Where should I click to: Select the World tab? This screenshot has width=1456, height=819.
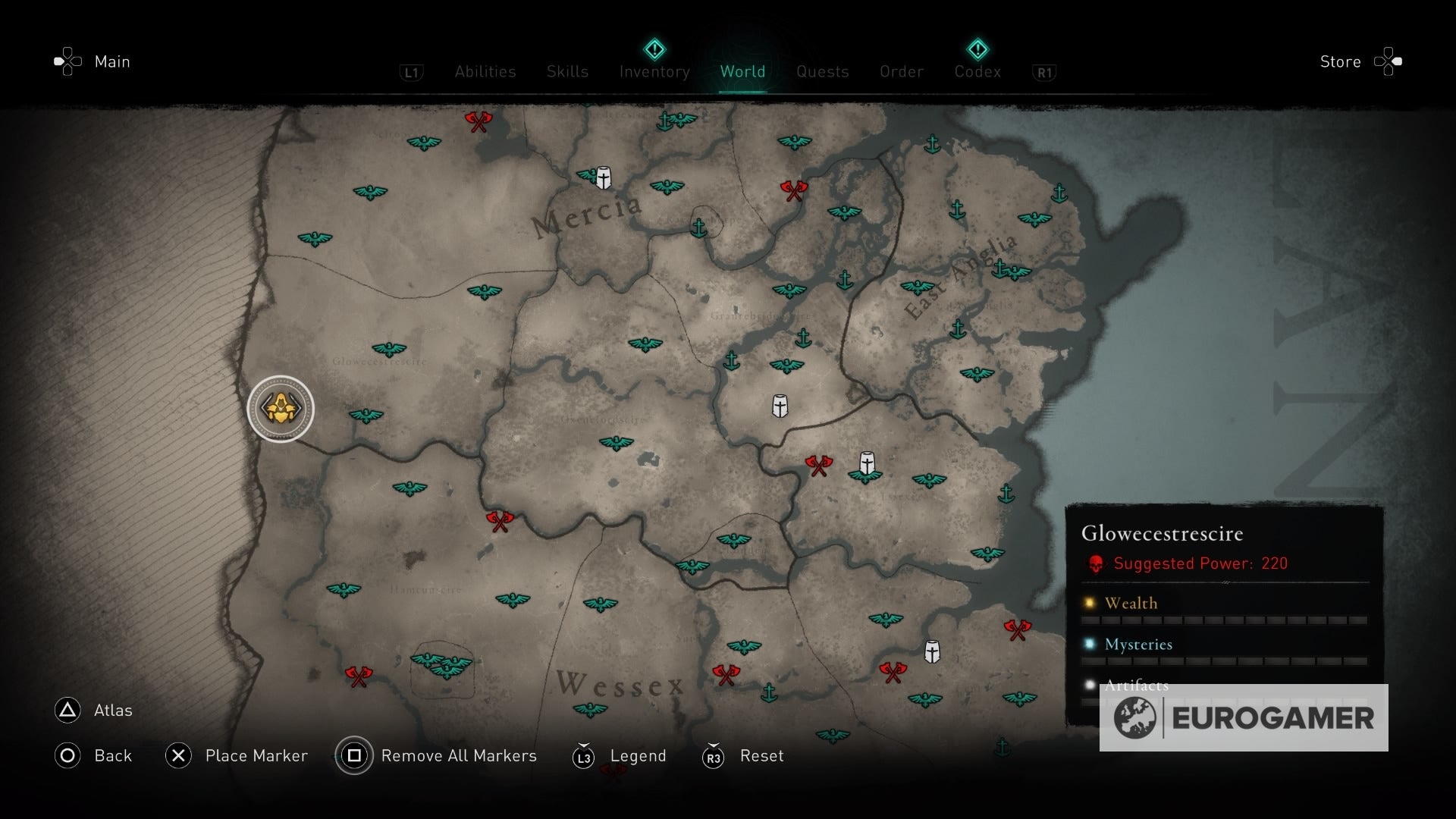pos(742,72)
